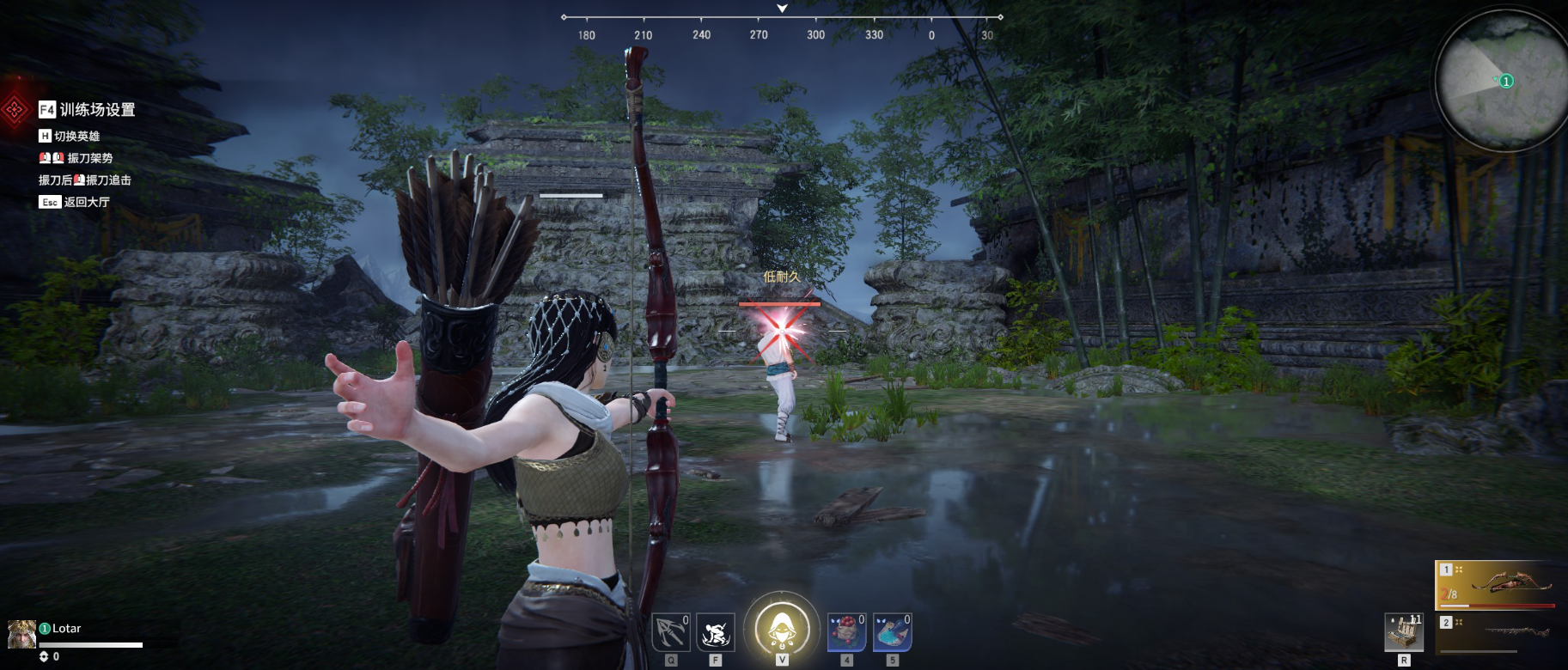Use the red berry pouch consumable

tap(845, 633)
